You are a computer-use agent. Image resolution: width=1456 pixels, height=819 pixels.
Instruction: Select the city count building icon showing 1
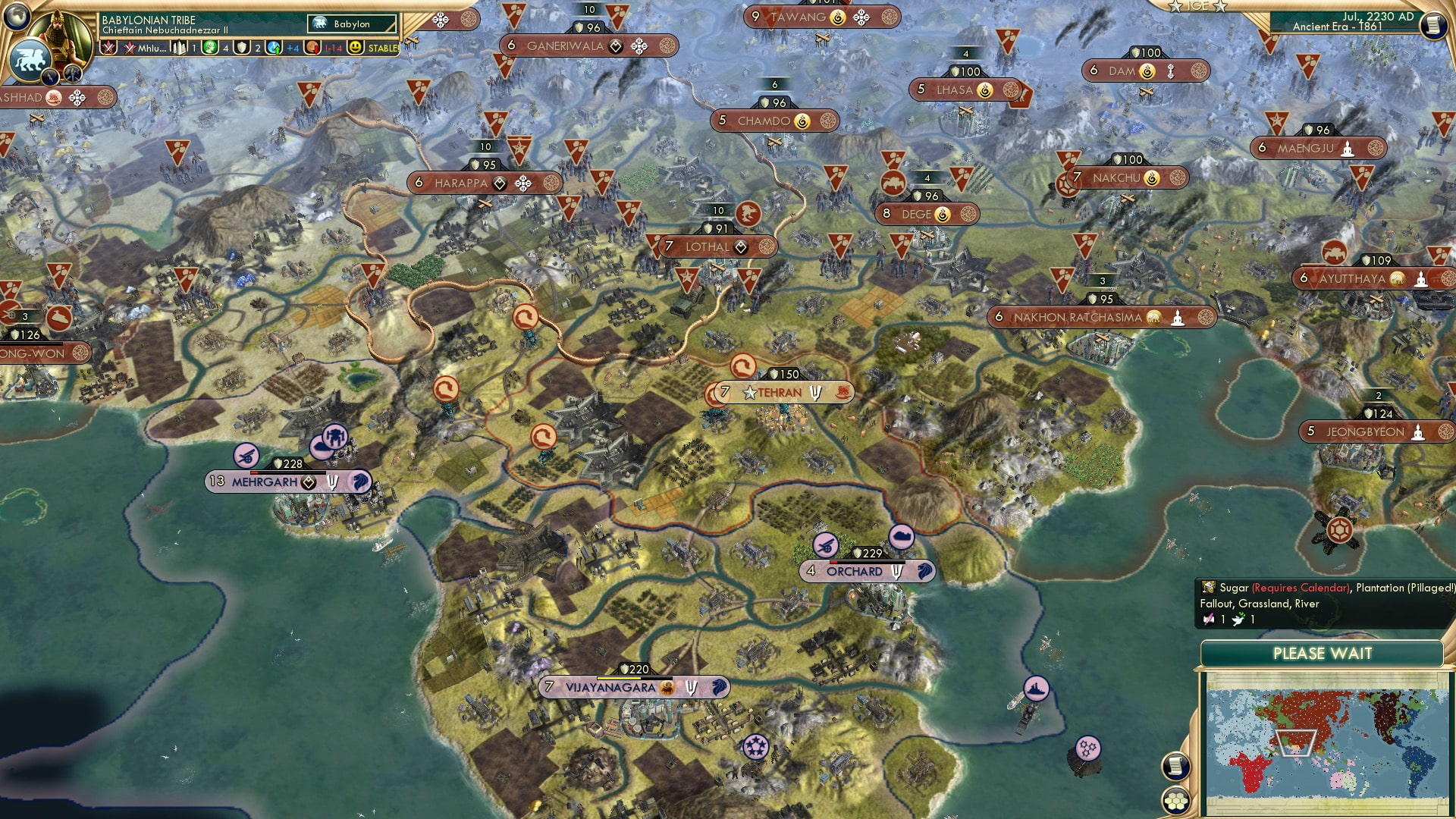180,47
